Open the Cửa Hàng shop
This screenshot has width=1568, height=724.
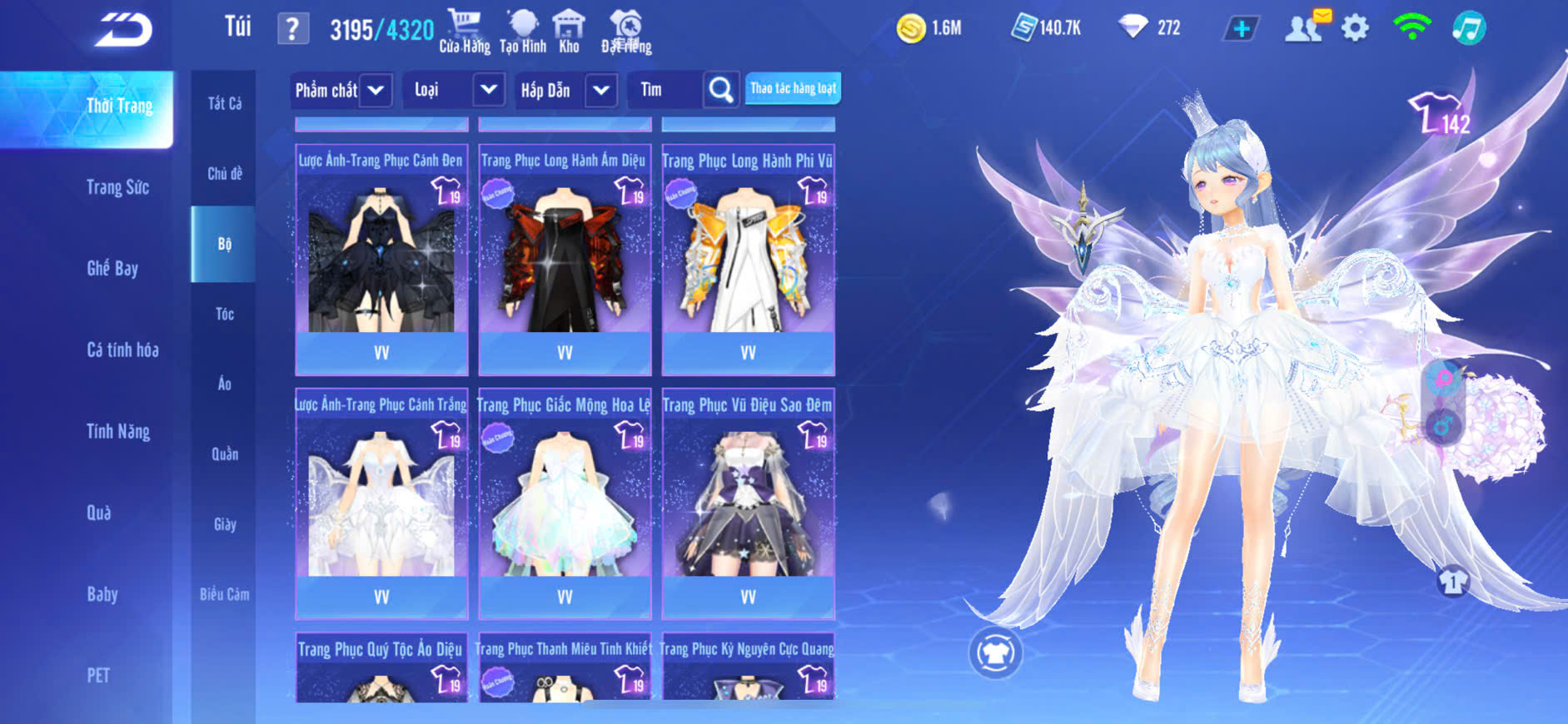(465, 31)
